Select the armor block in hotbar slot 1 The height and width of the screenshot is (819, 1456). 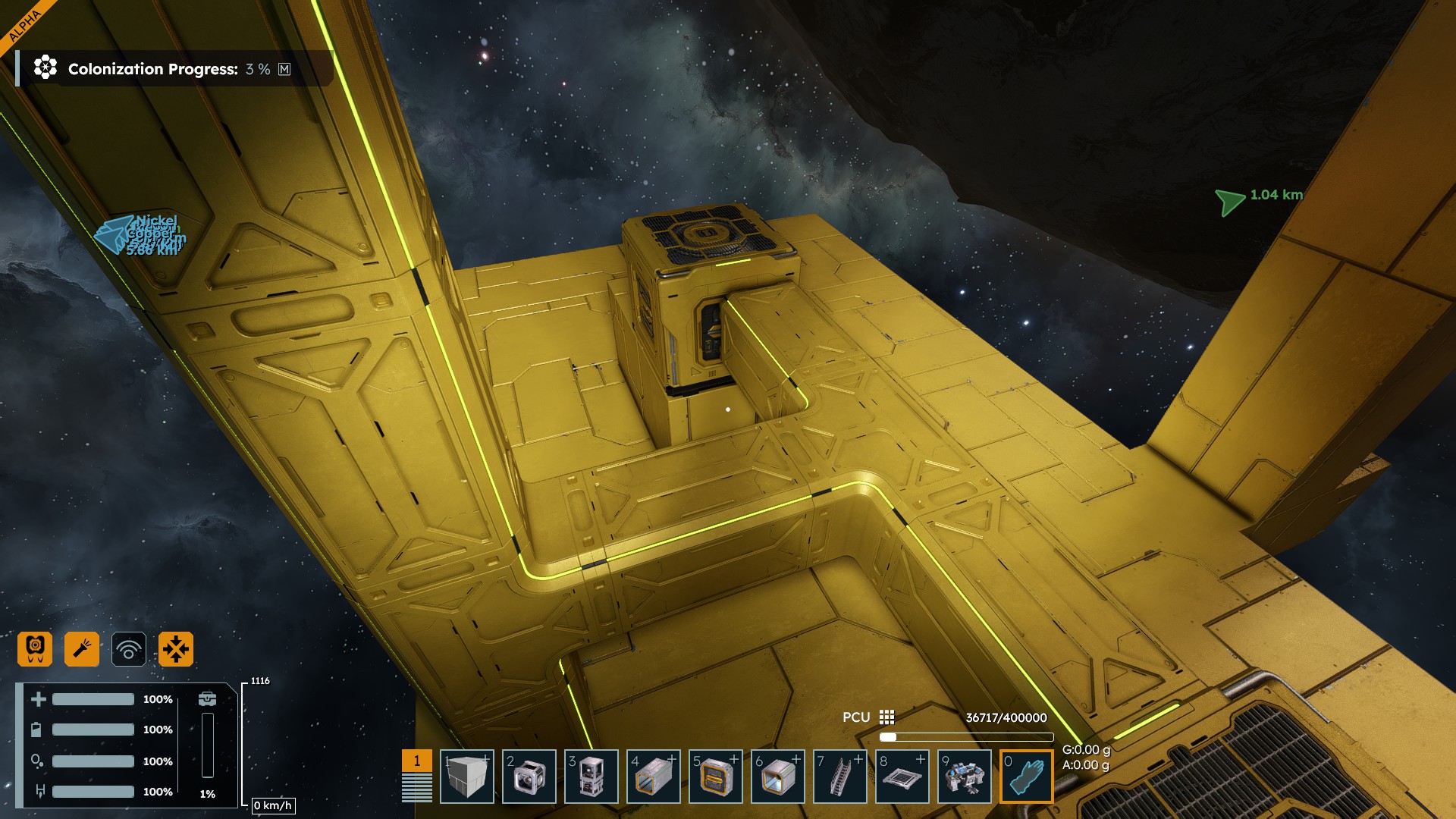(x=466, y=777)
